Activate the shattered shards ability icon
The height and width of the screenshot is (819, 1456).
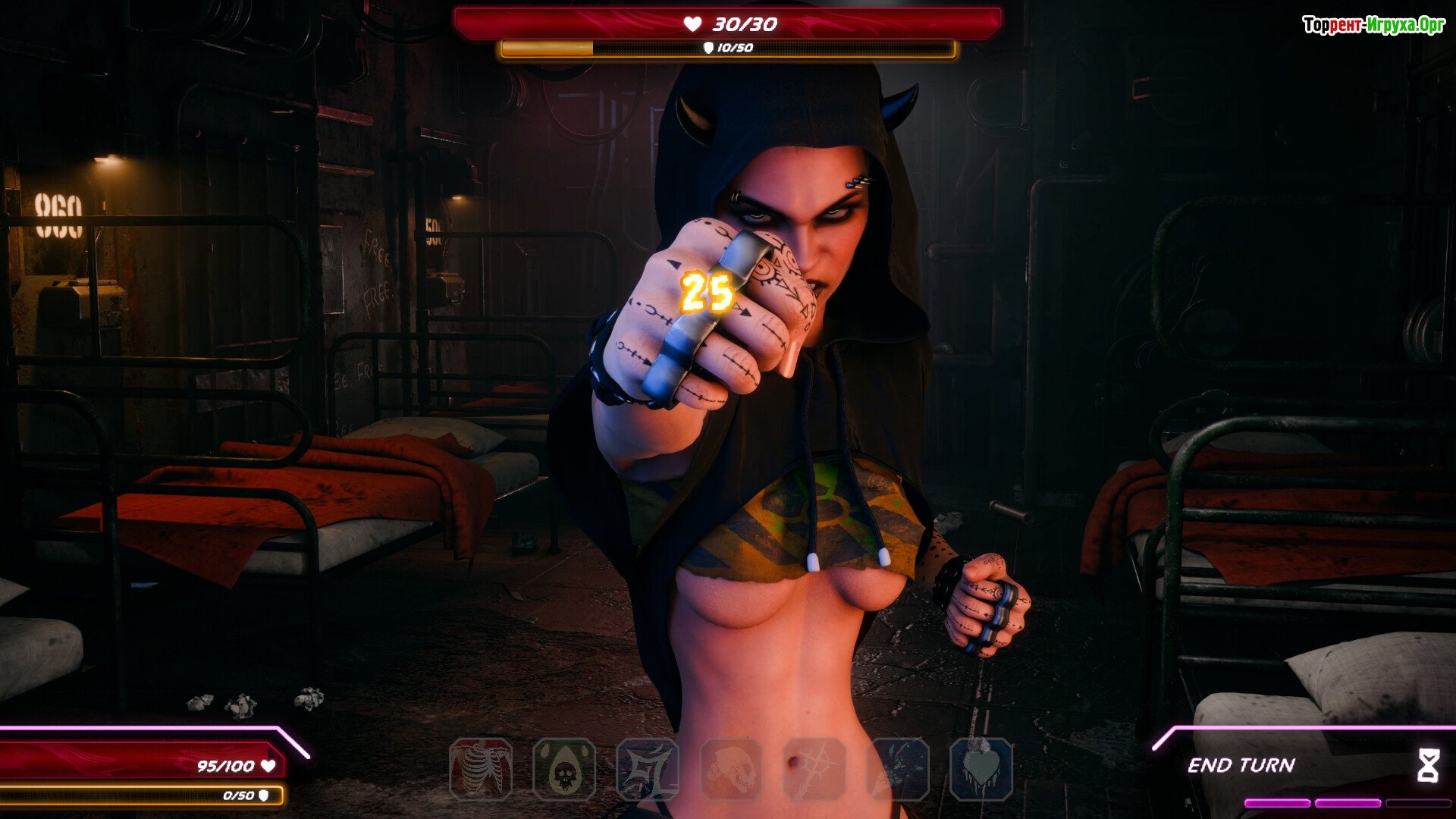(x=898, y=769)
